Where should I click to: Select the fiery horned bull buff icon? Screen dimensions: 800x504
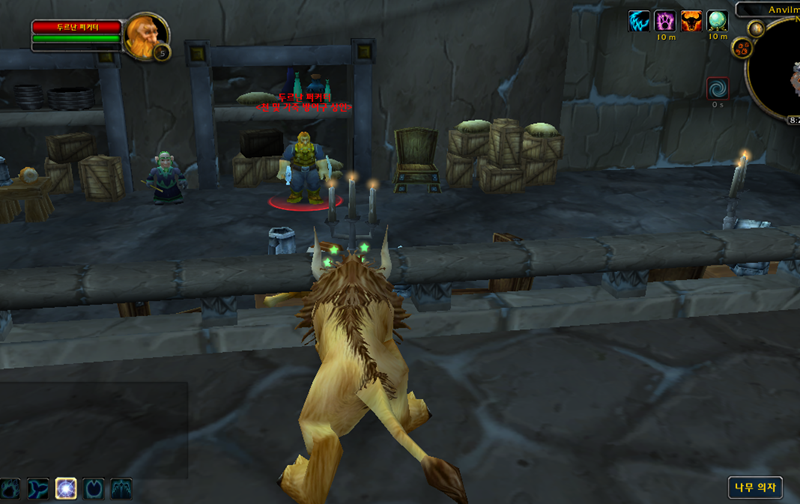692,20
